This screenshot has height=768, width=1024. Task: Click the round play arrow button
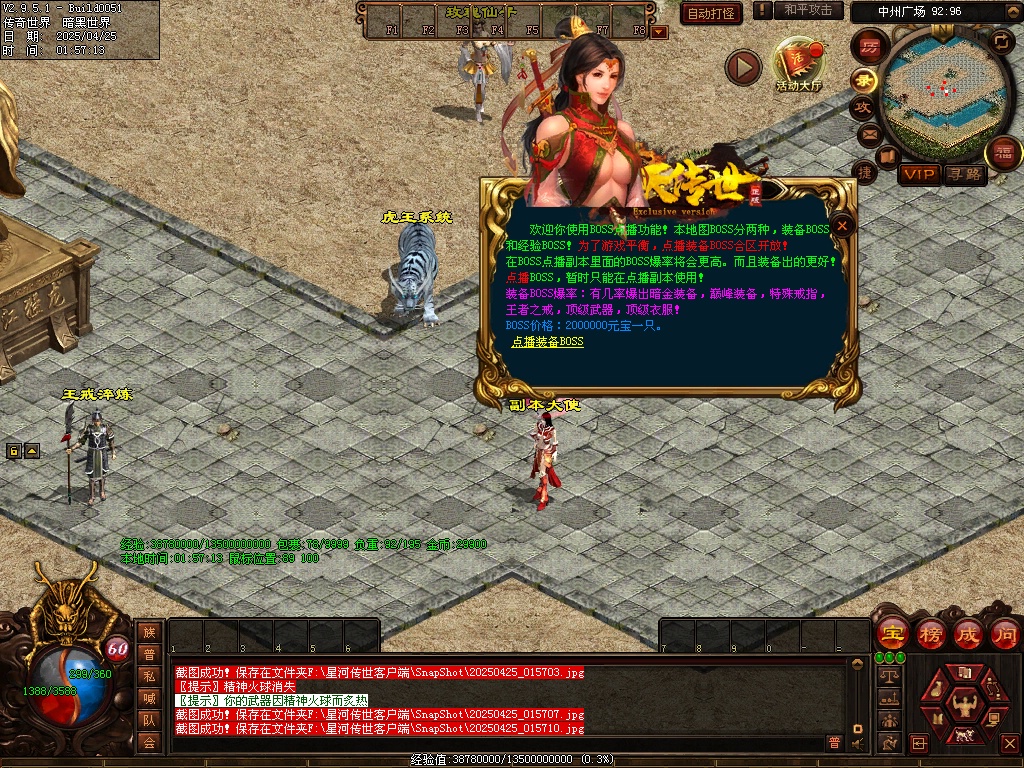pyautogui.click(x=743, y=67)
